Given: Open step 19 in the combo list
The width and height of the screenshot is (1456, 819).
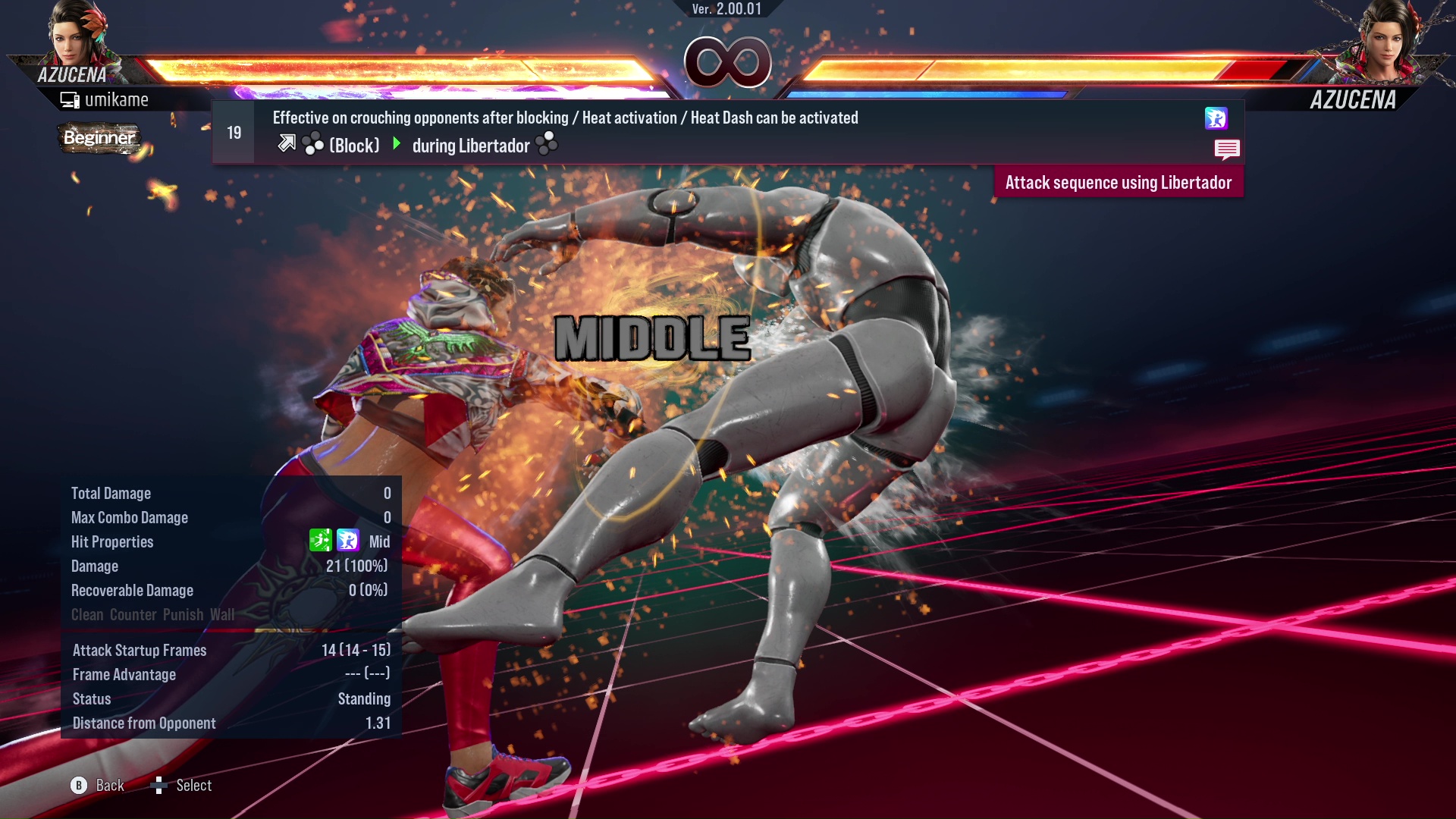Looking at the screenshot, I should [232, 131].
